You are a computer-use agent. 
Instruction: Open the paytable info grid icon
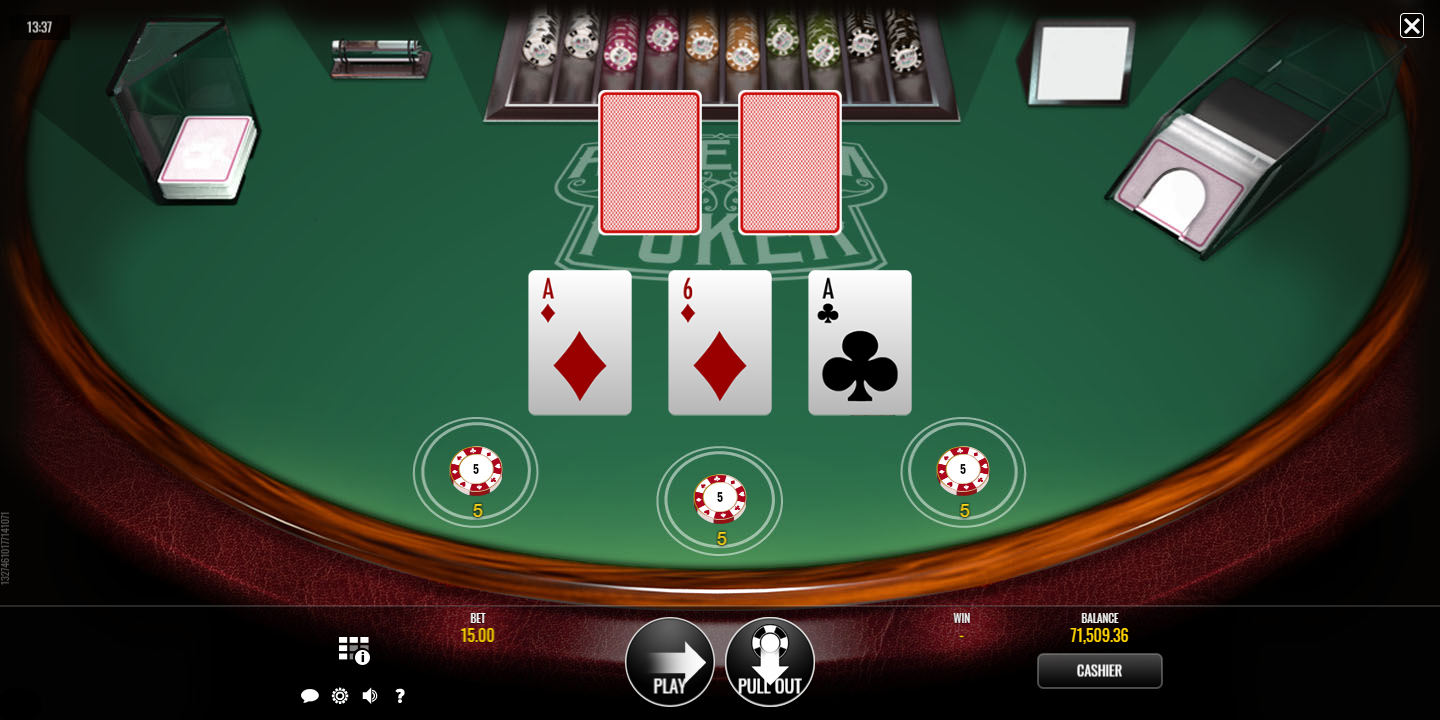pos(353,649)
